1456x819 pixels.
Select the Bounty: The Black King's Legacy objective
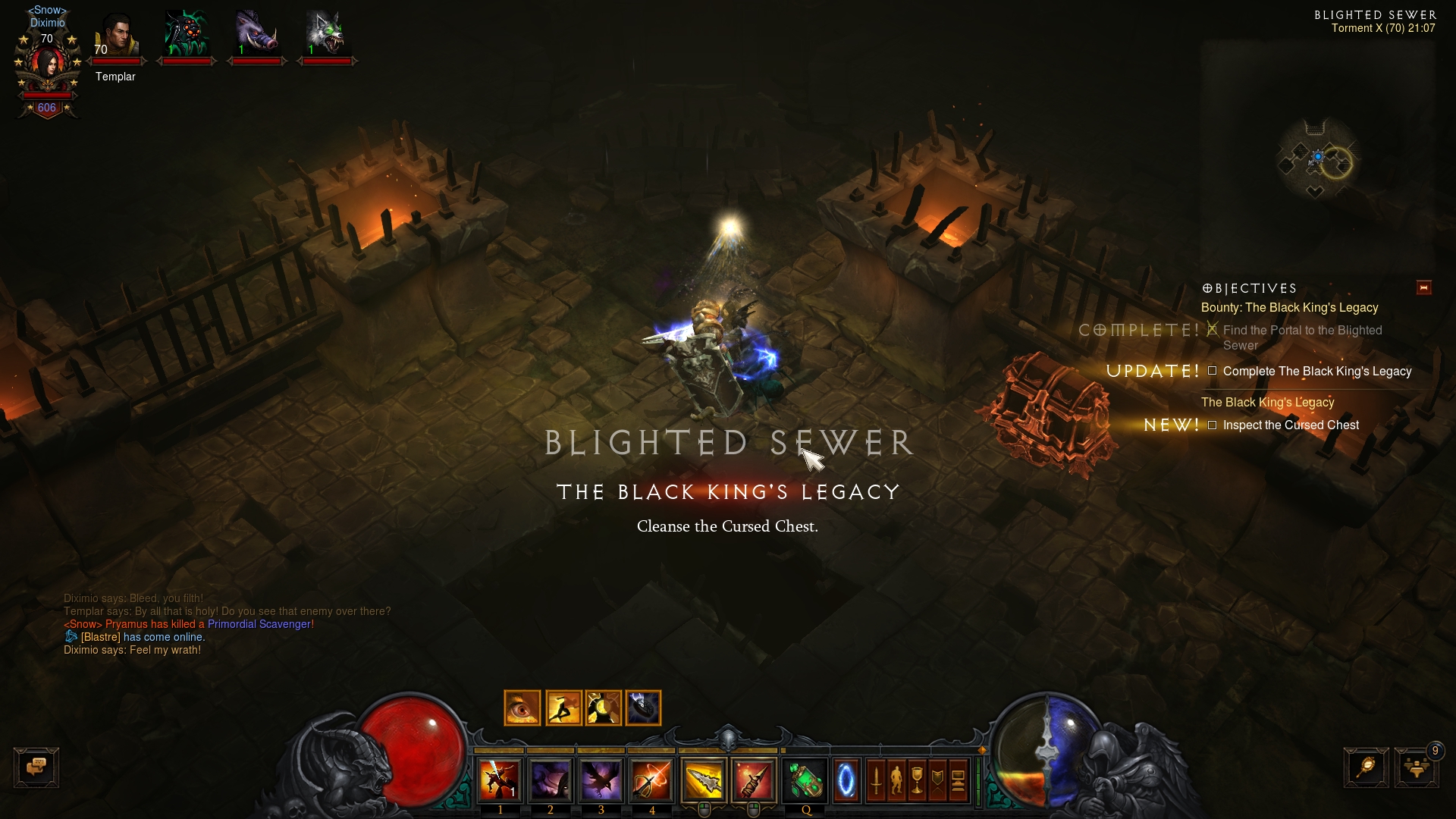tap(1289, 308)
